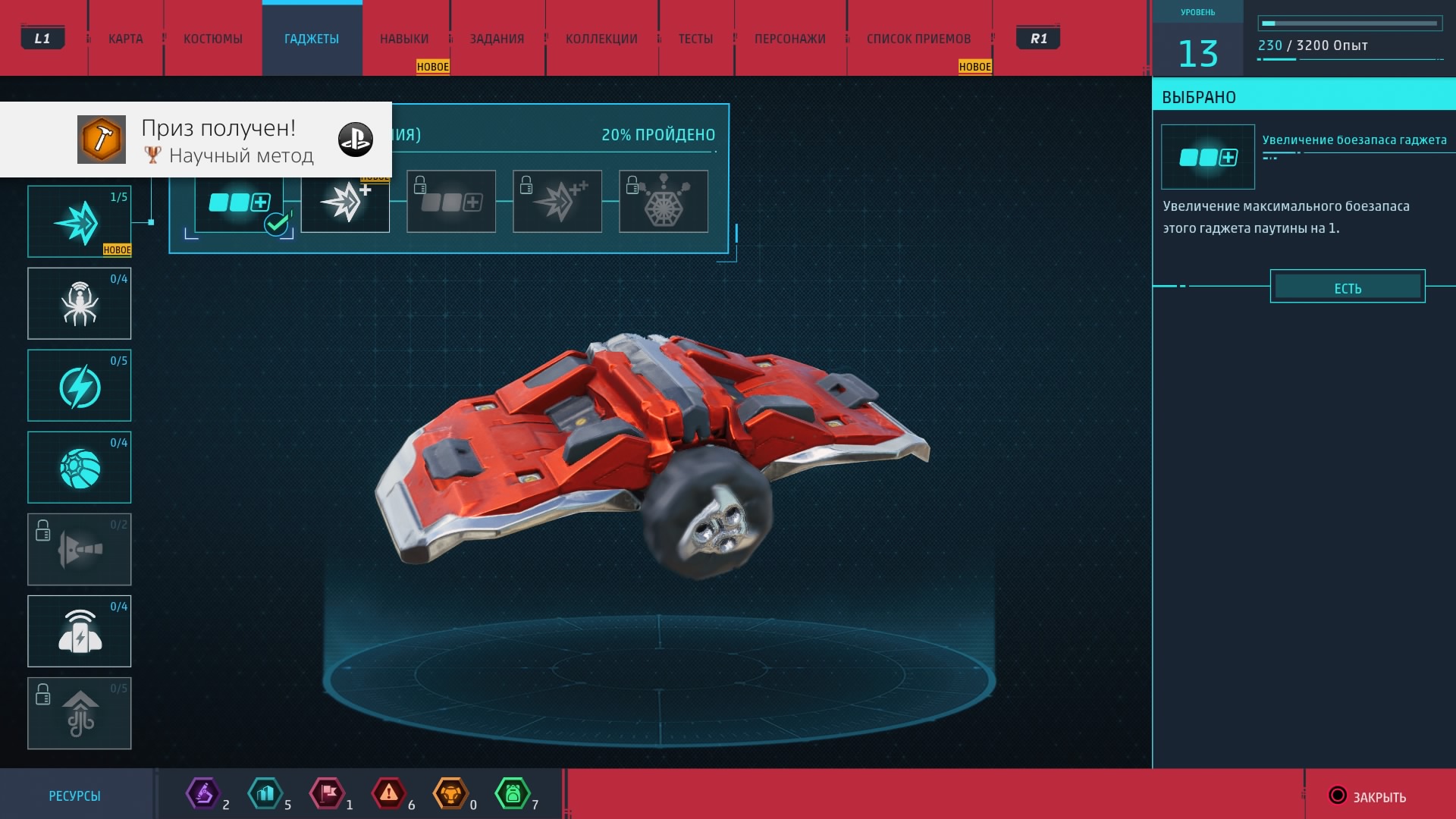Switch to the КАРТА tab

click(x=125, y=39)
